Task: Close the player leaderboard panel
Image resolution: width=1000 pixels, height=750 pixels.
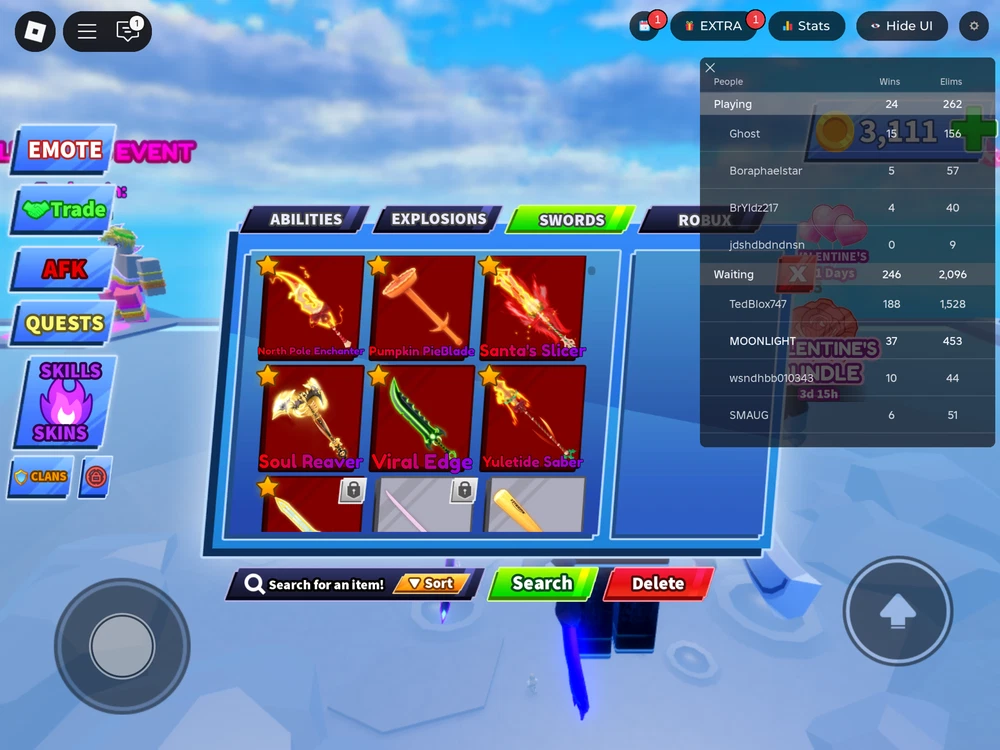Action: click(710, 68)
